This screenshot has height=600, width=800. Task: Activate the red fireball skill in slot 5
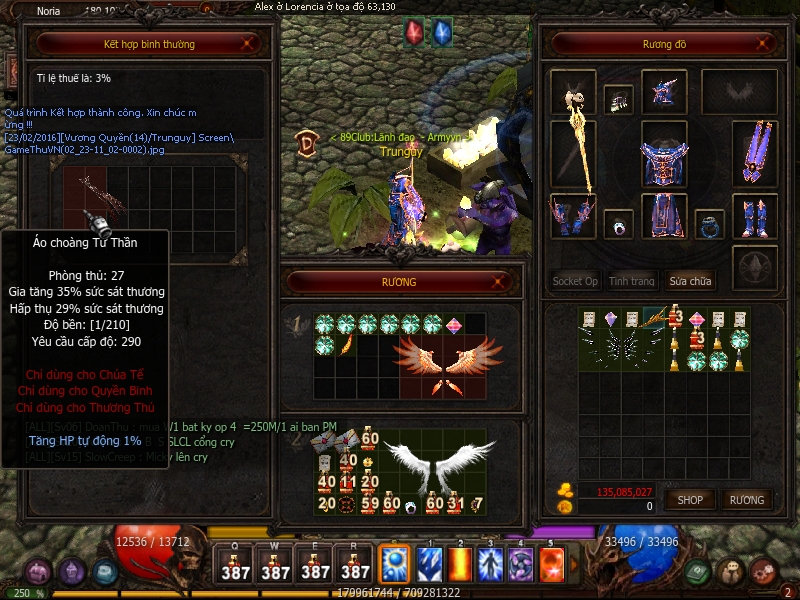tap(551, 563)
